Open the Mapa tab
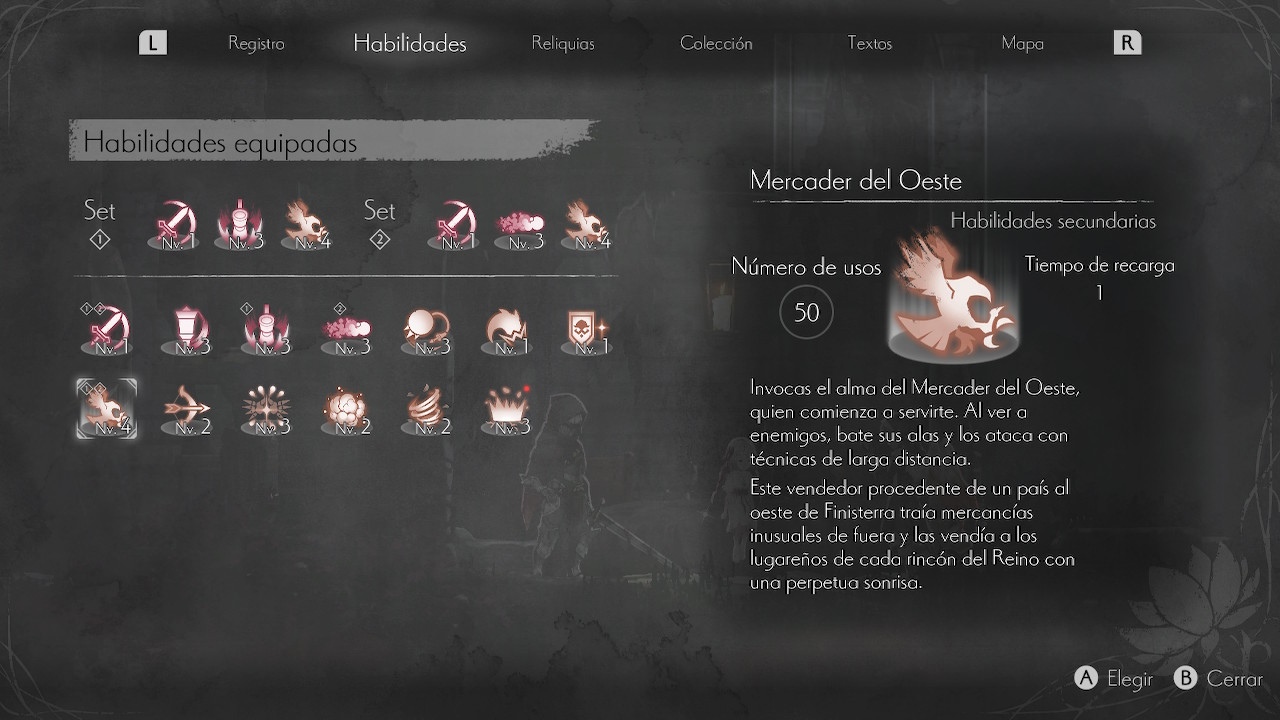1280x720 pixels. click(x=1022, y=43)
